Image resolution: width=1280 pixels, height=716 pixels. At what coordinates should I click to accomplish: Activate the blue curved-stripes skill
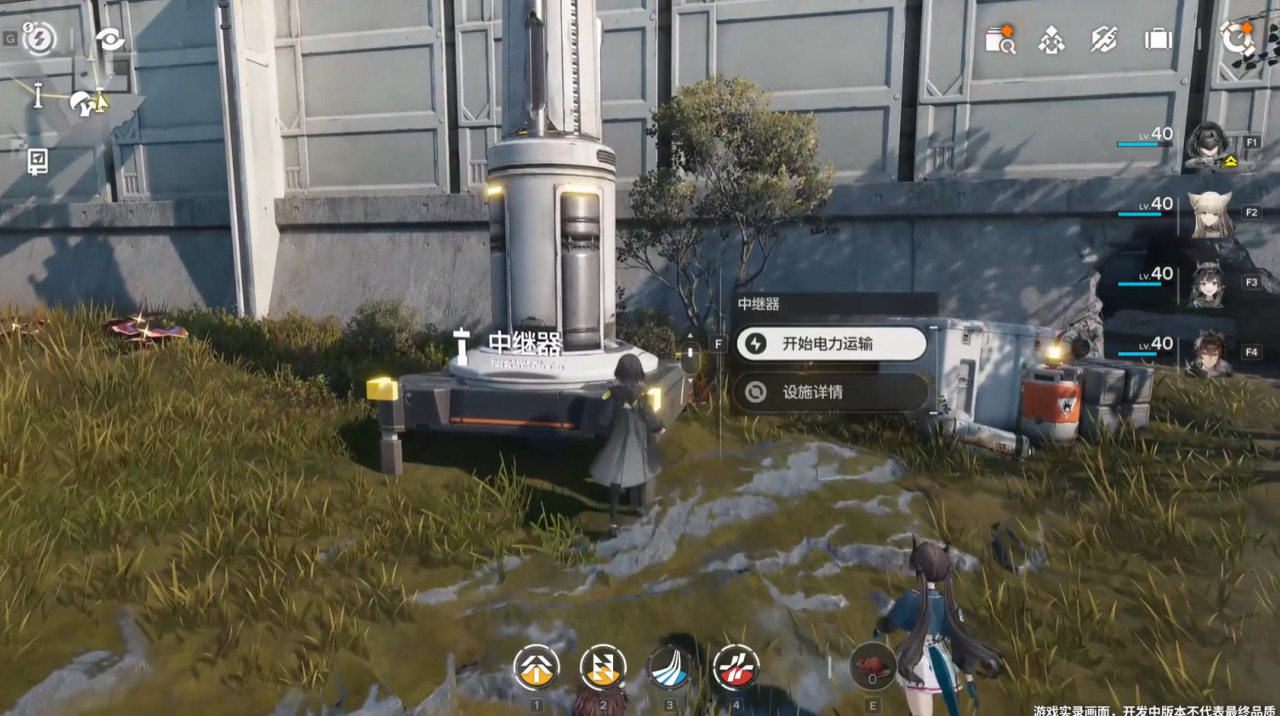tap(669, 668)
